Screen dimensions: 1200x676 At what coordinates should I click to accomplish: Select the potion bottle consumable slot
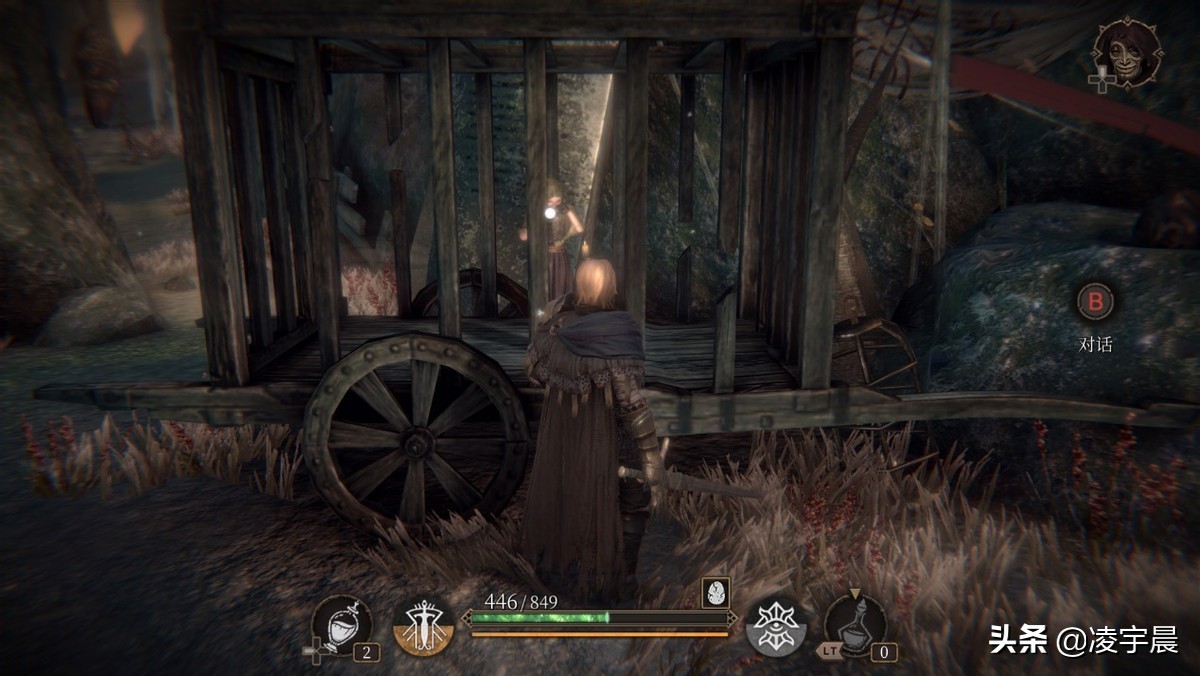[x=856, y=625]
